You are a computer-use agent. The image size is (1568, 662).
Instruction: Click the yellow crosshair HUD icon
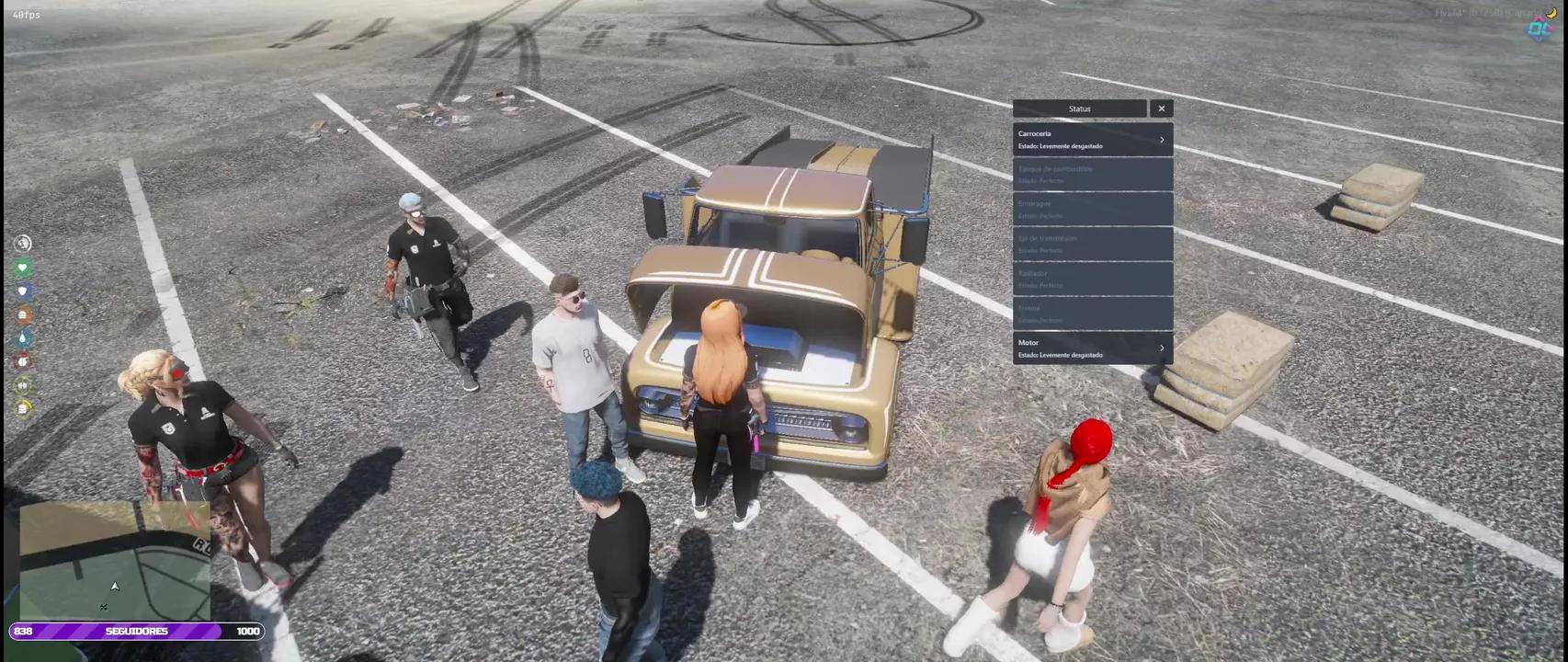(x=23, y=383)
